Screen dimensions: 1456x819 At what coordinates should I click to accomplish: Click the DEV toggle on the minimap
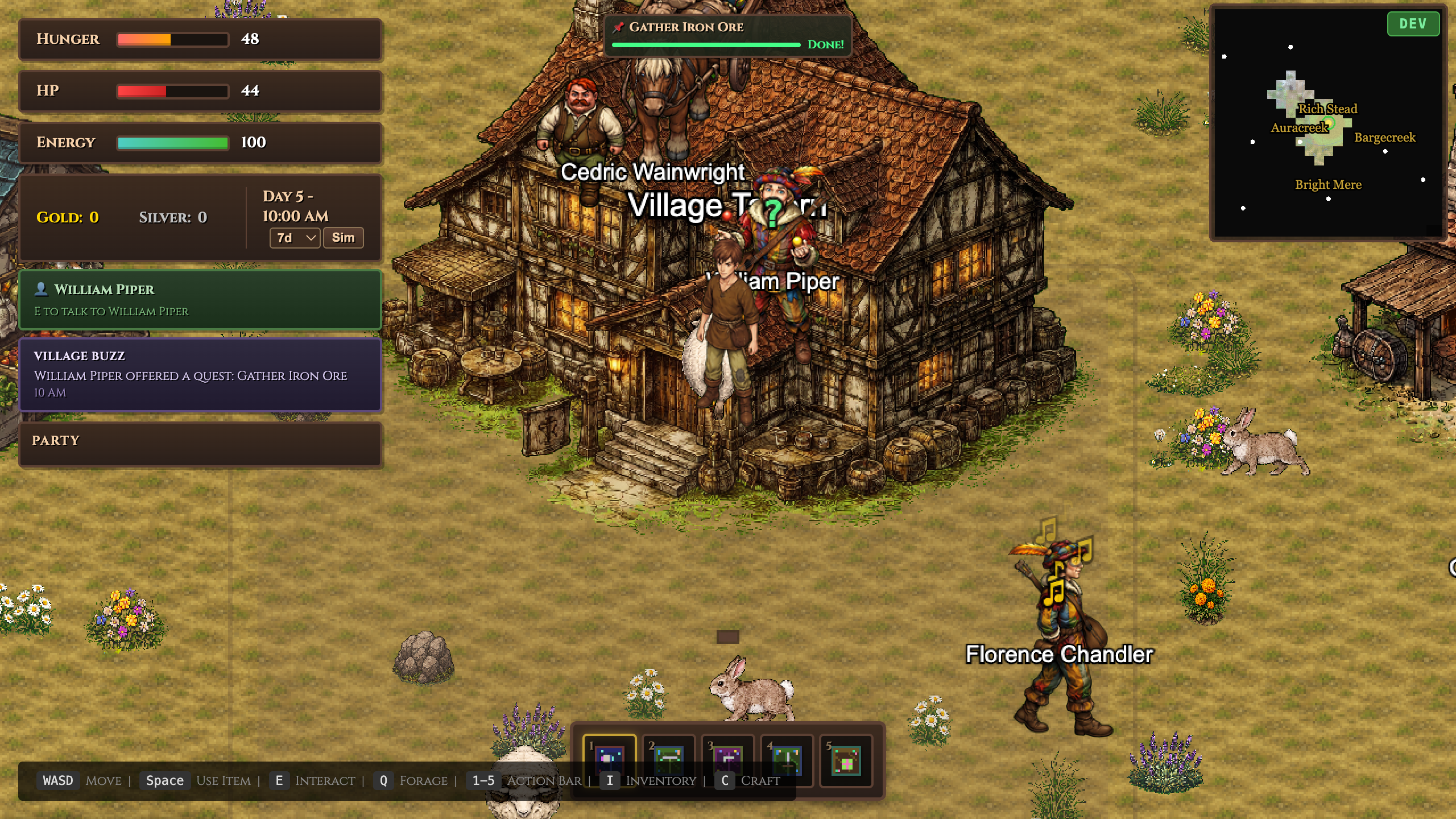coord(1414,23)
